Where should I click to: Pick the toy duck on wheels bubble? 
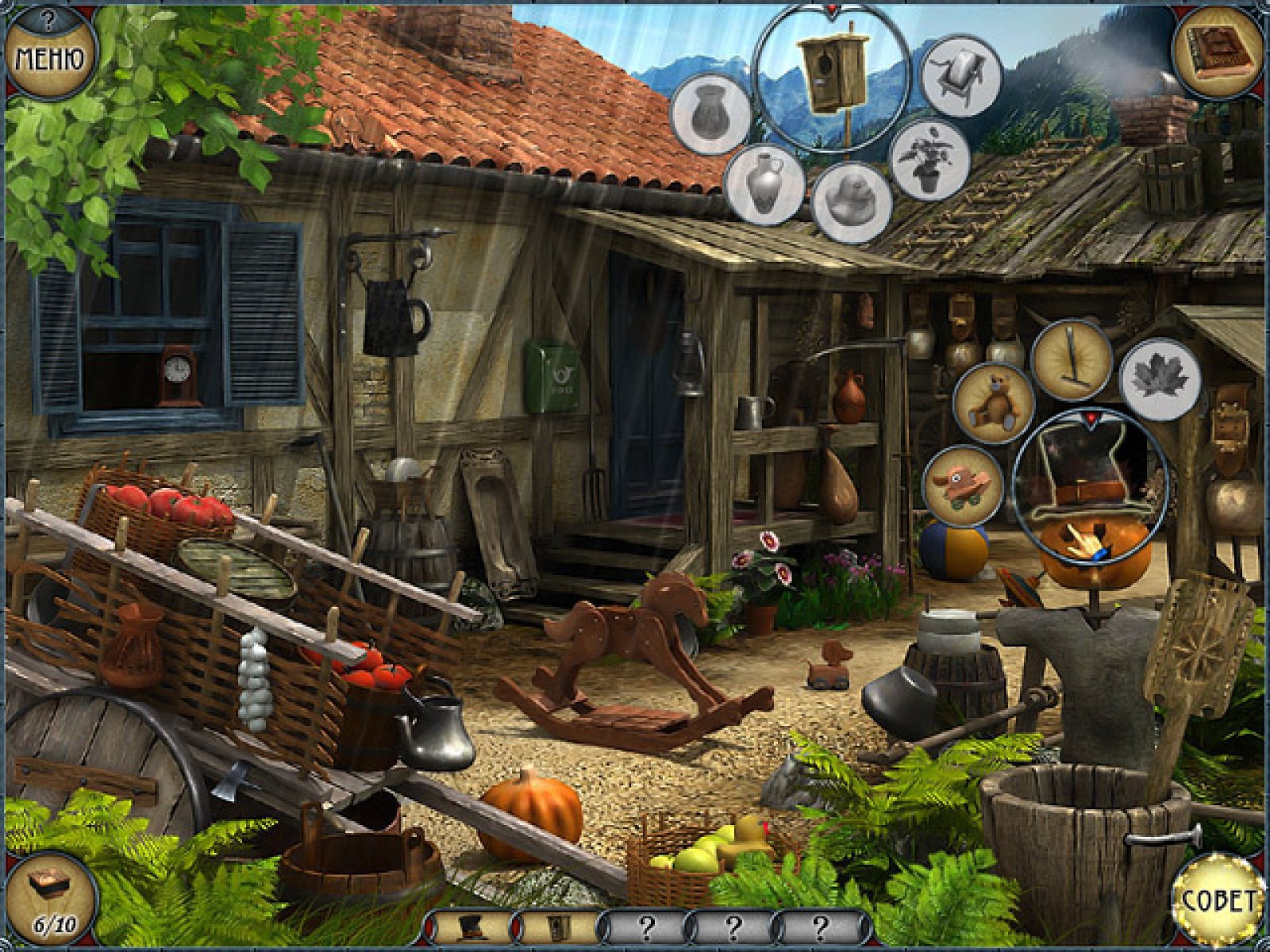coord(963,486)
